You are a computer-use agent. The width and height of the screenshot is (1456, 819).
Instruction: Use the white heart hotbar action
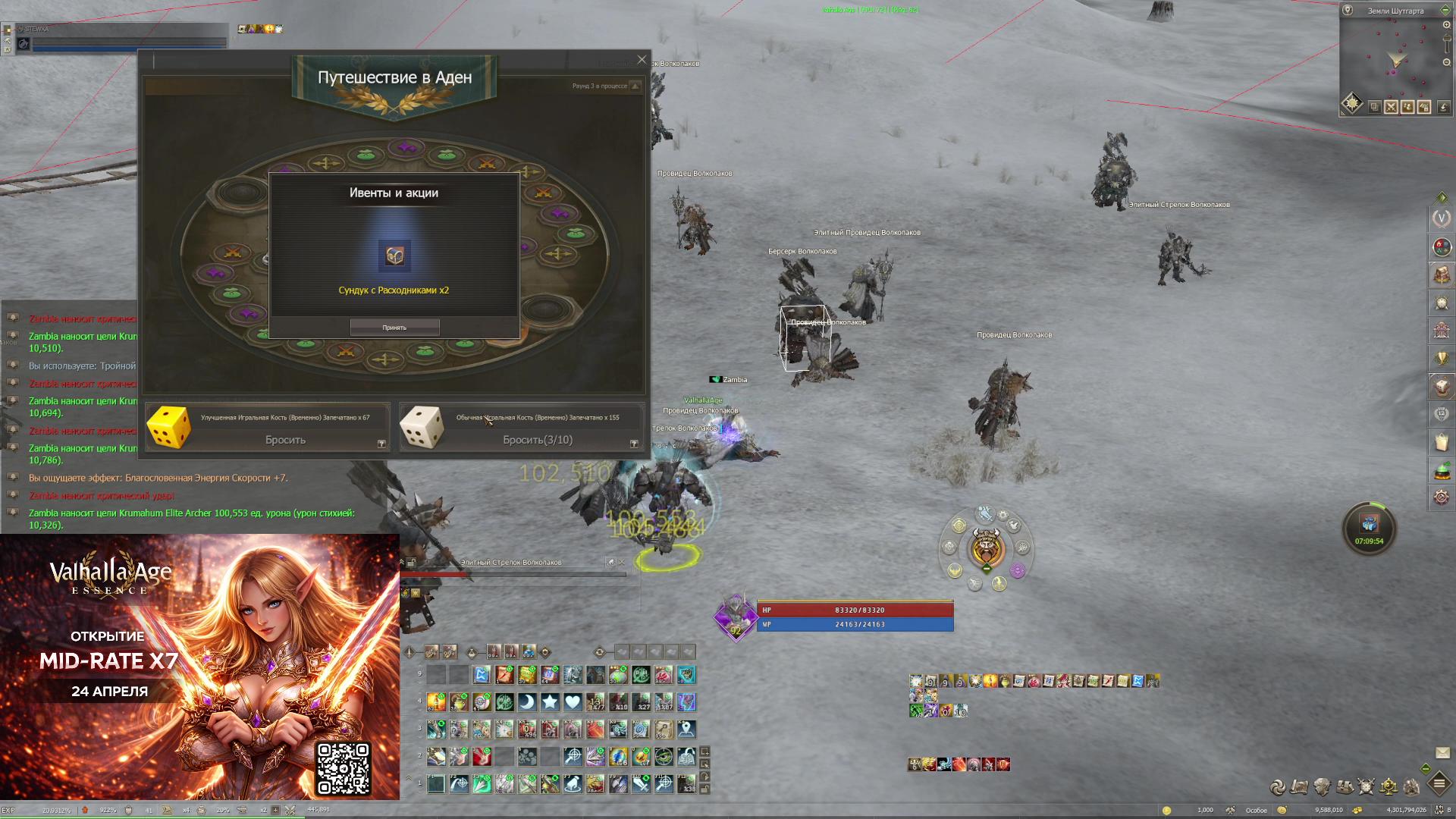[573, 702]
